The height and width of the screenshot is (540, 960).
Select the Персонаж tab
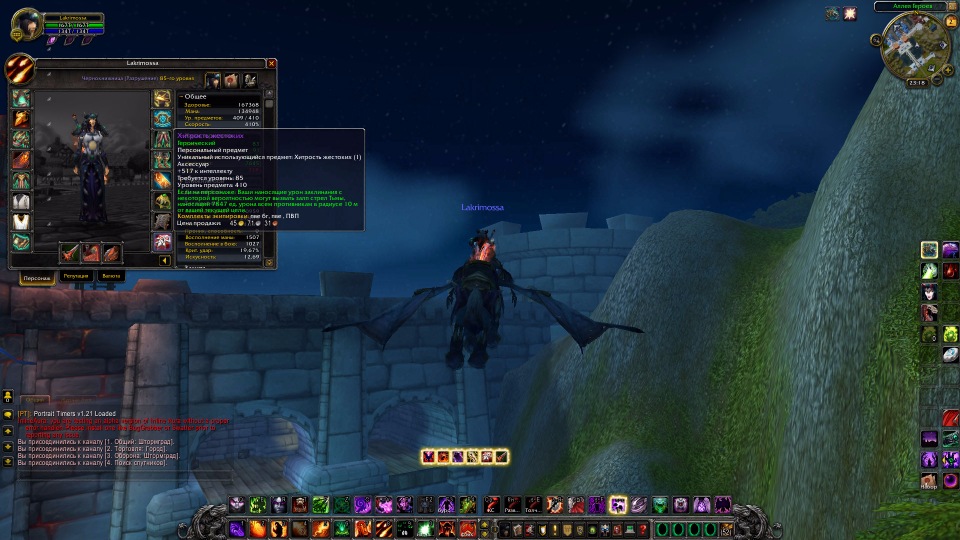point(36,275)
